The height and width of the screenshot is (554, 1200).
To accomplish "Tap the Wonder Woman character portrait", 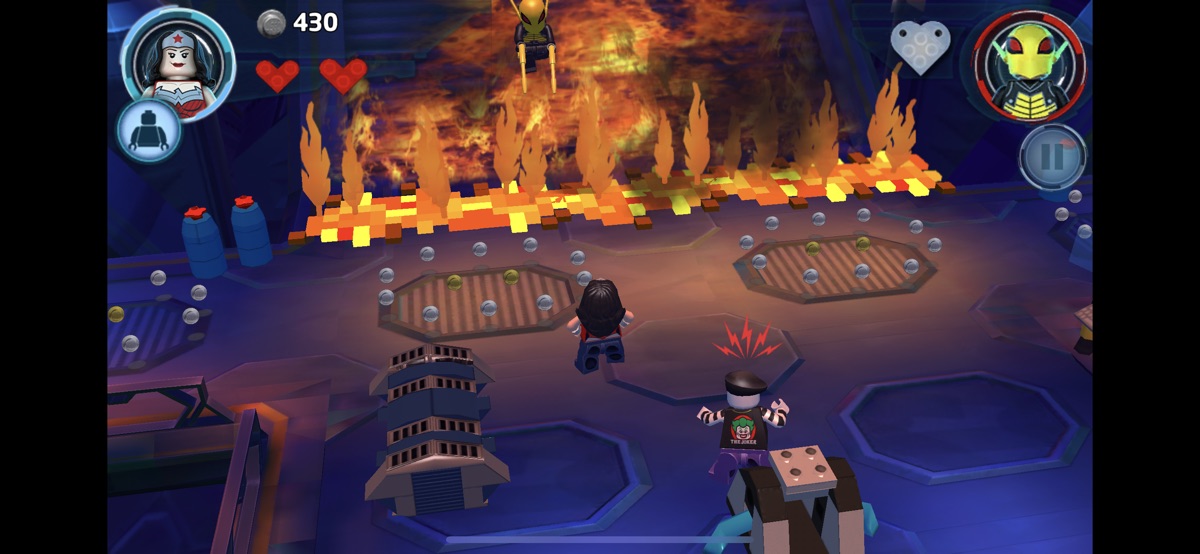I will 177,58.
